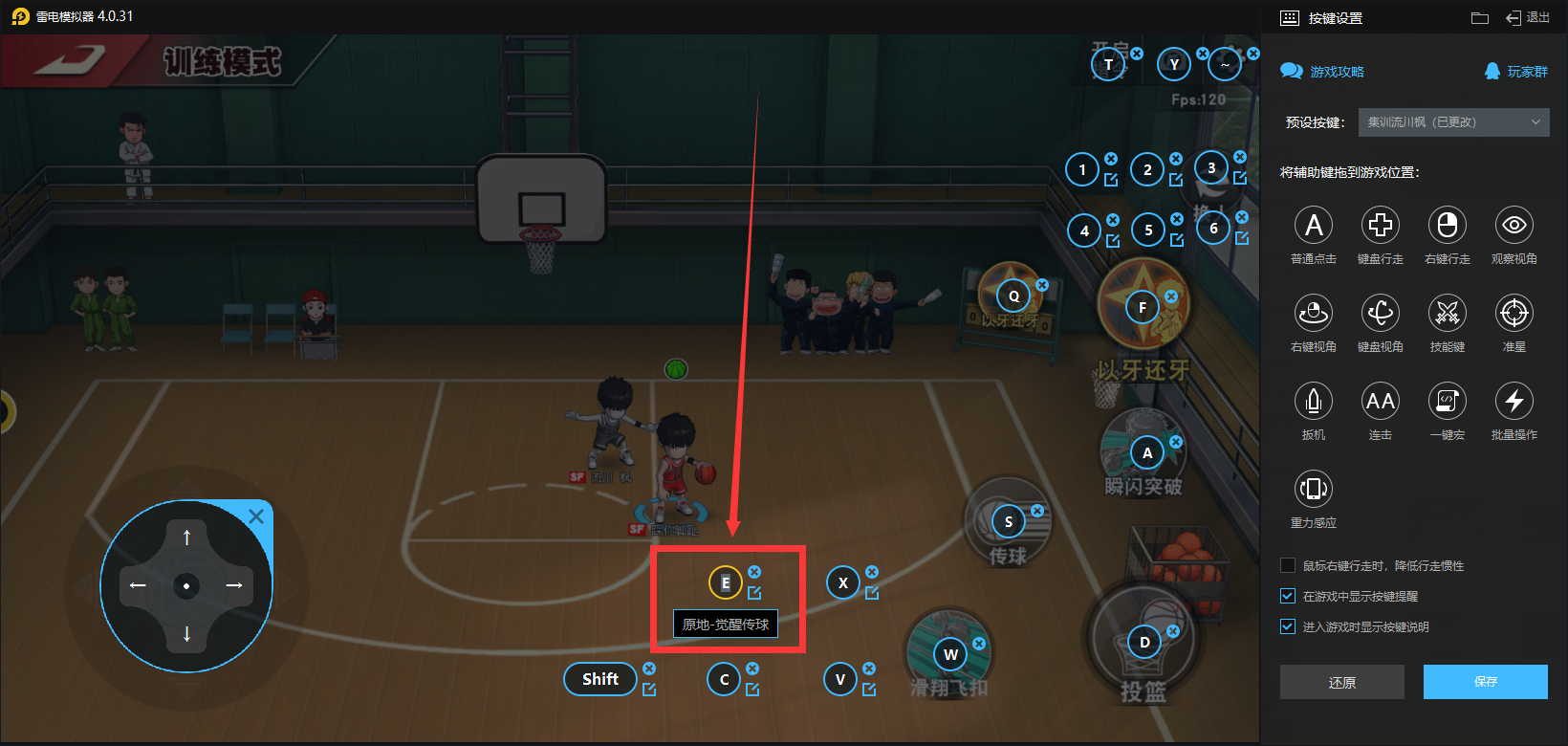This screenshot has width=1568, height=746.
Task: Toggle 鼠标右键行走时降低行走惯性 checkbox
Action: pyautogui.click(x=1288, y=566)
